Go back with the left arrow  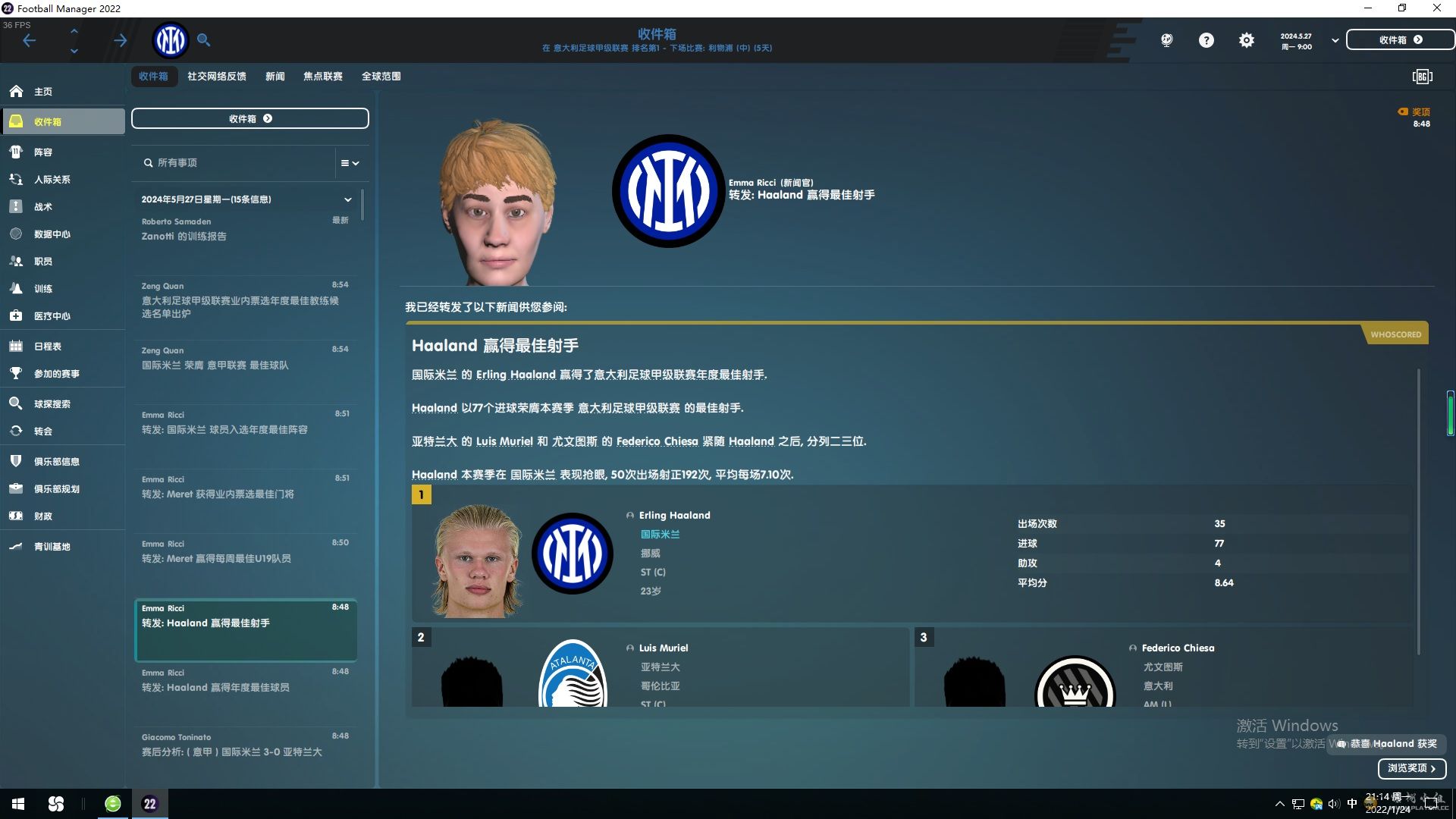coord(30,41)
